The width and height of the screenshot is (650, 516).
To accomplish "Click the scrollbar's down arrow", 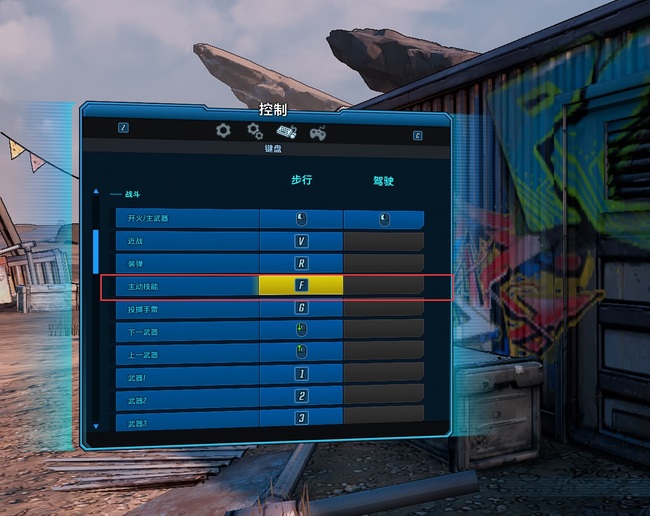I will click(x=96, y=426).
